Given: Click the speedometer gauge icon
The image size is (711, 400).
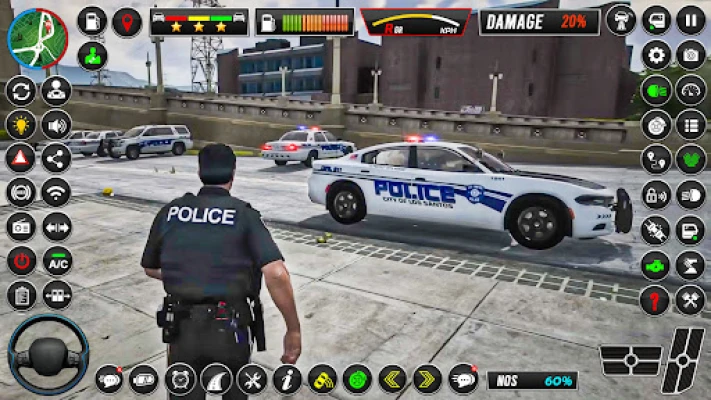Looking at the screenshot, I should pos(690,90).
